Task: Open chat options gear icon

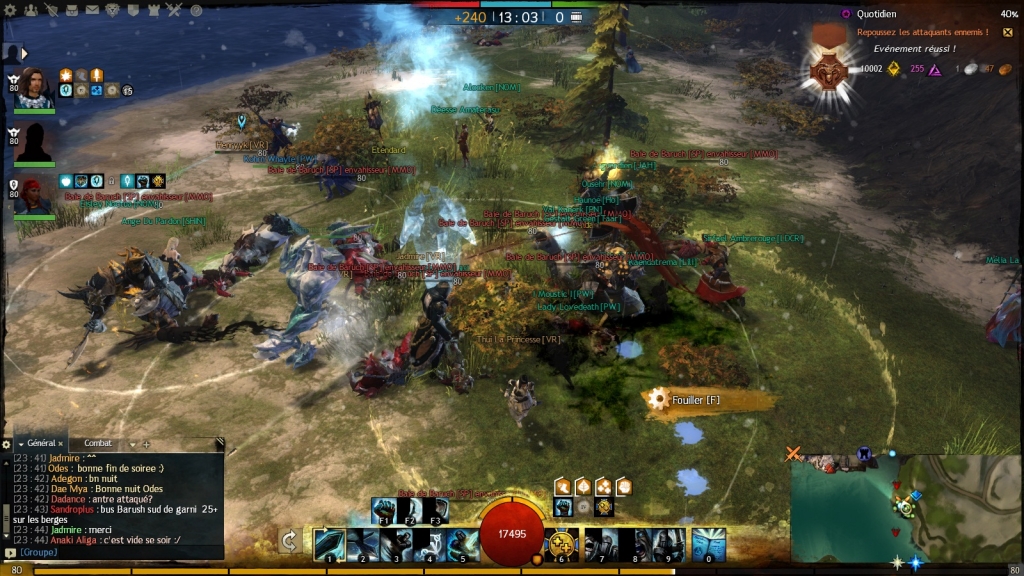Action: pos(7,443)
